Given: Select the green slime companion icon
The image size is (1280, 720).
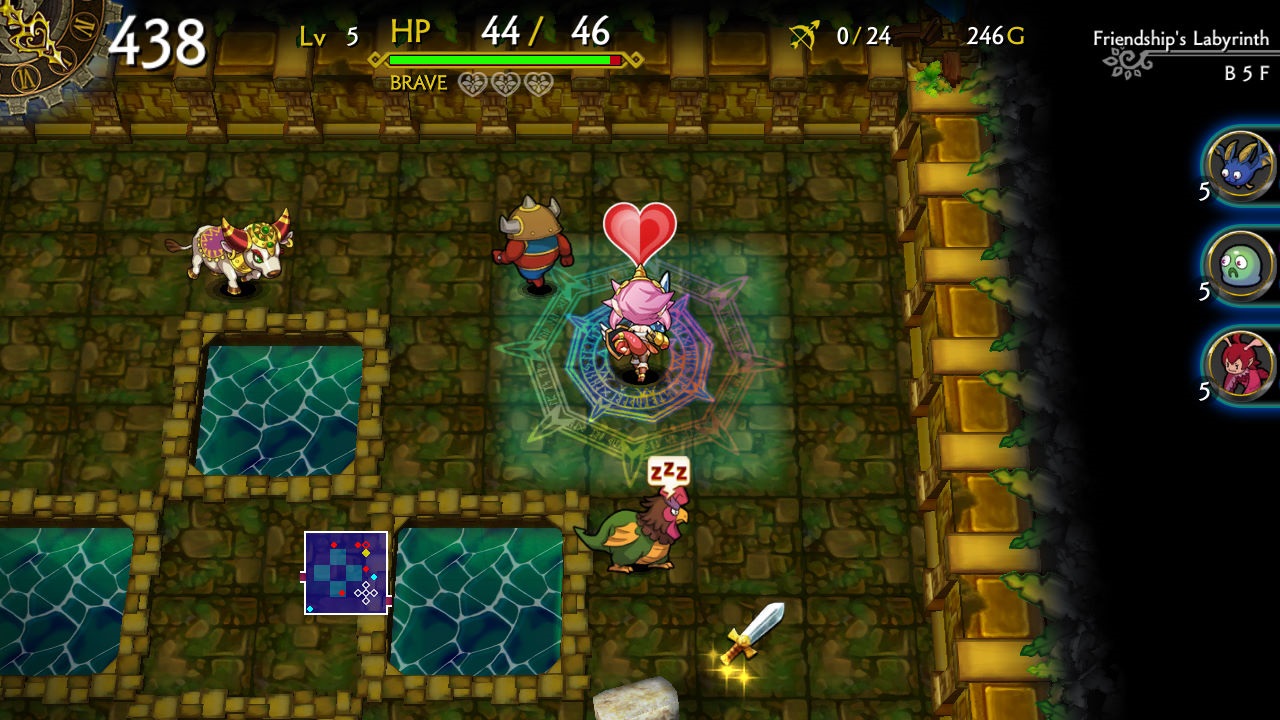Looking at the screenshot, I should pyautogui.click(x=1243, y=265).
